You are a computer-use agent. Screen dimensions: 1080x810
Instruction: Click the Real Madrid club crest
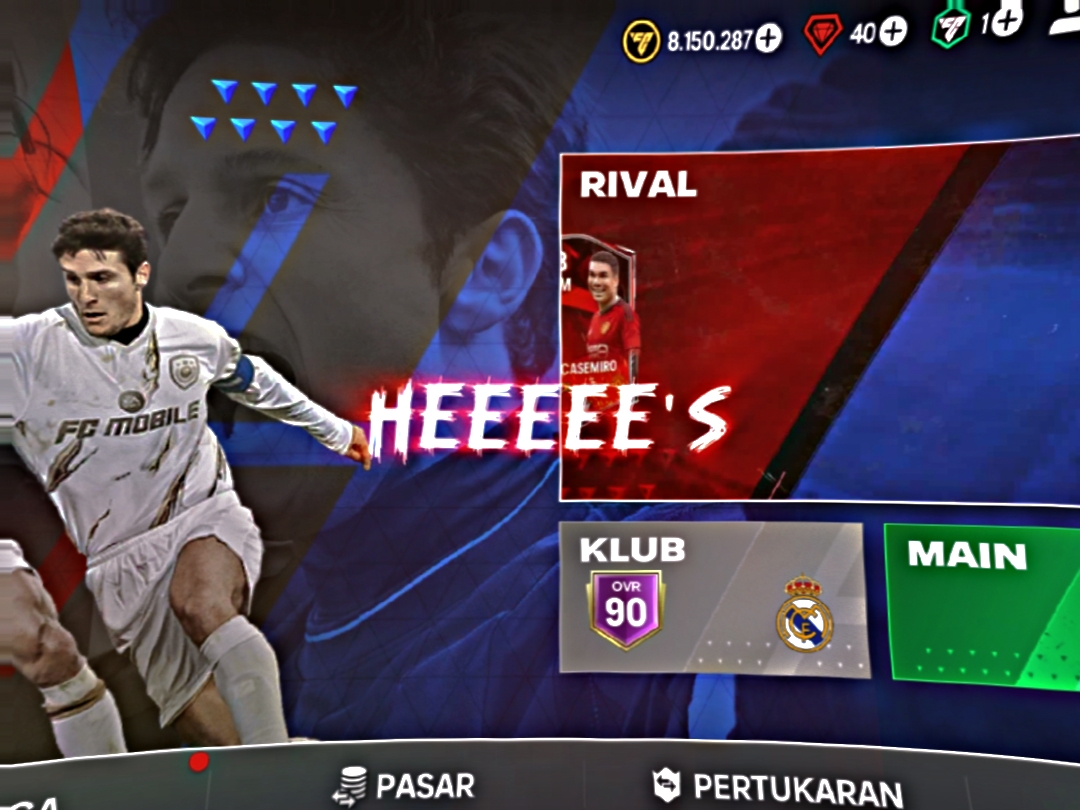point(804,614)
